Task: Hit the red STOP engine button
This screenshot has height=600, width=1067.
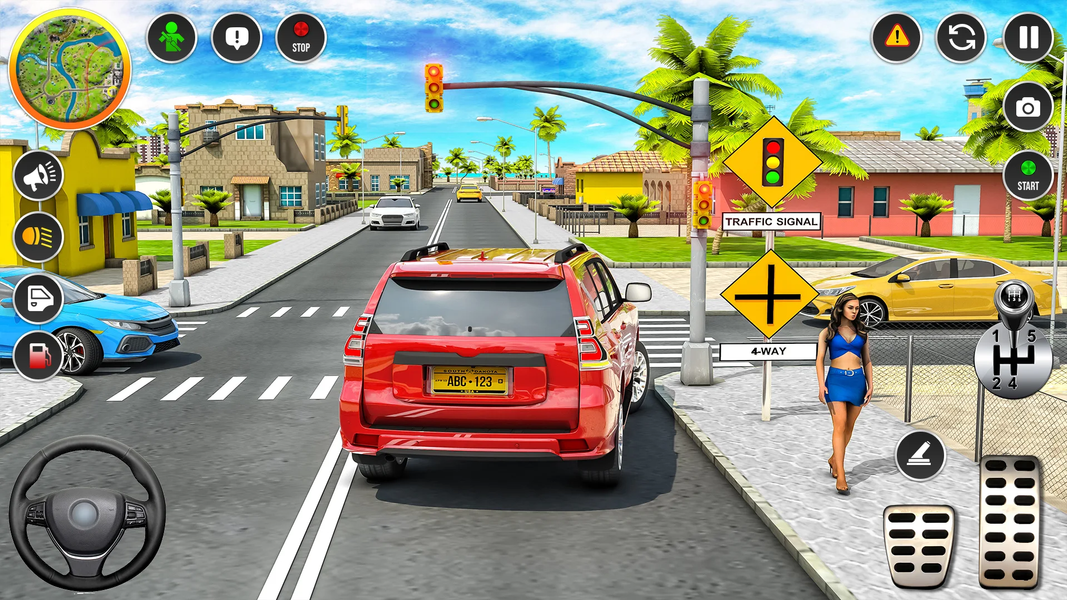Action: pos(301,38)
